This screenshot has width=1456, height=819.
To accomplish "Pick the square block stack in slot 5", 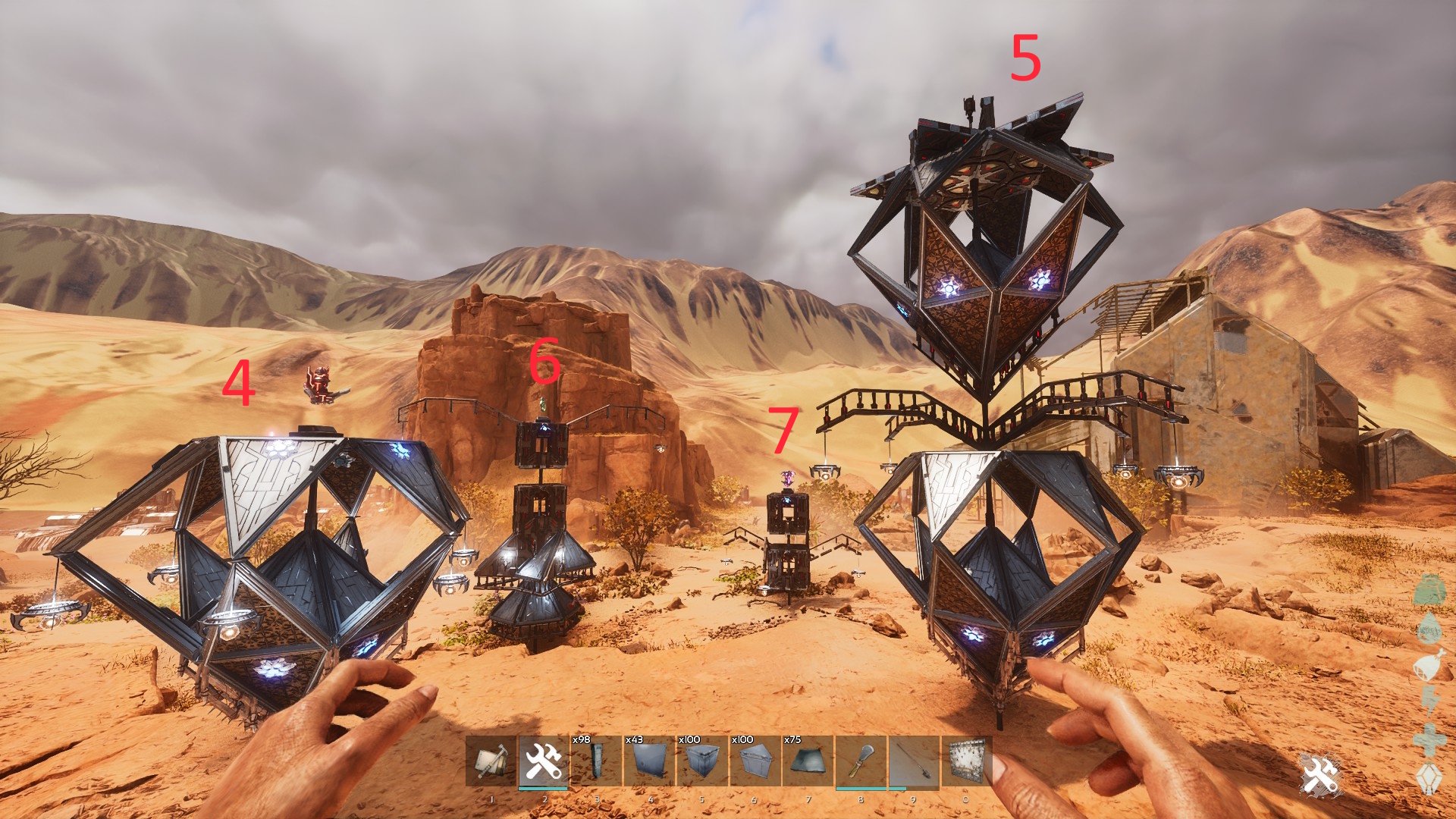I will (702, 762).
